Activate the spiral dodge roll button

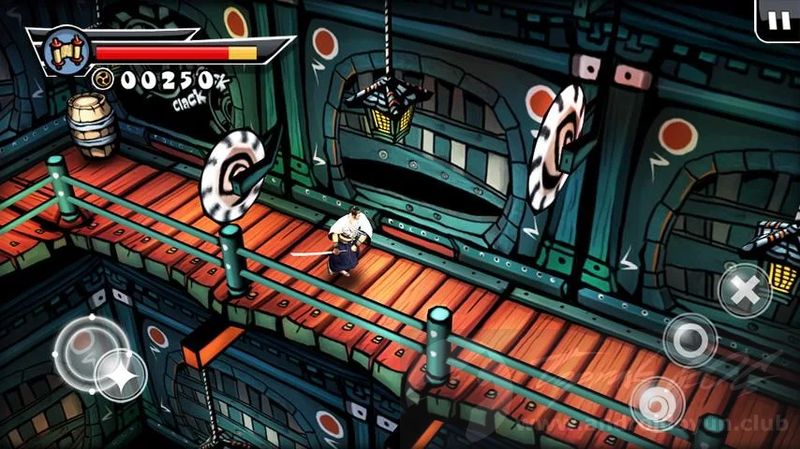point(658,403)
